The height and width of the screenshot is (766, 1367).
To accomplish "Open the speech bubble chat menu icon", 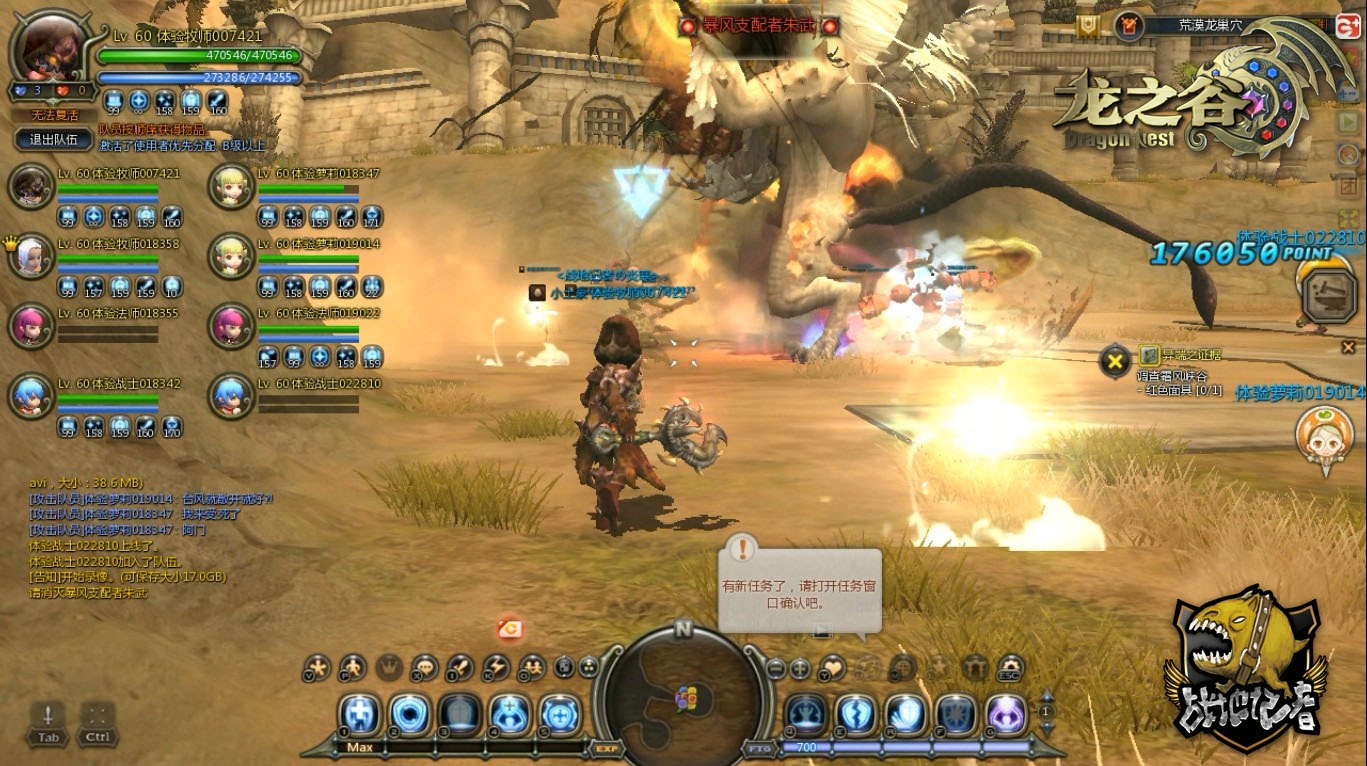I will pos(425,667).
